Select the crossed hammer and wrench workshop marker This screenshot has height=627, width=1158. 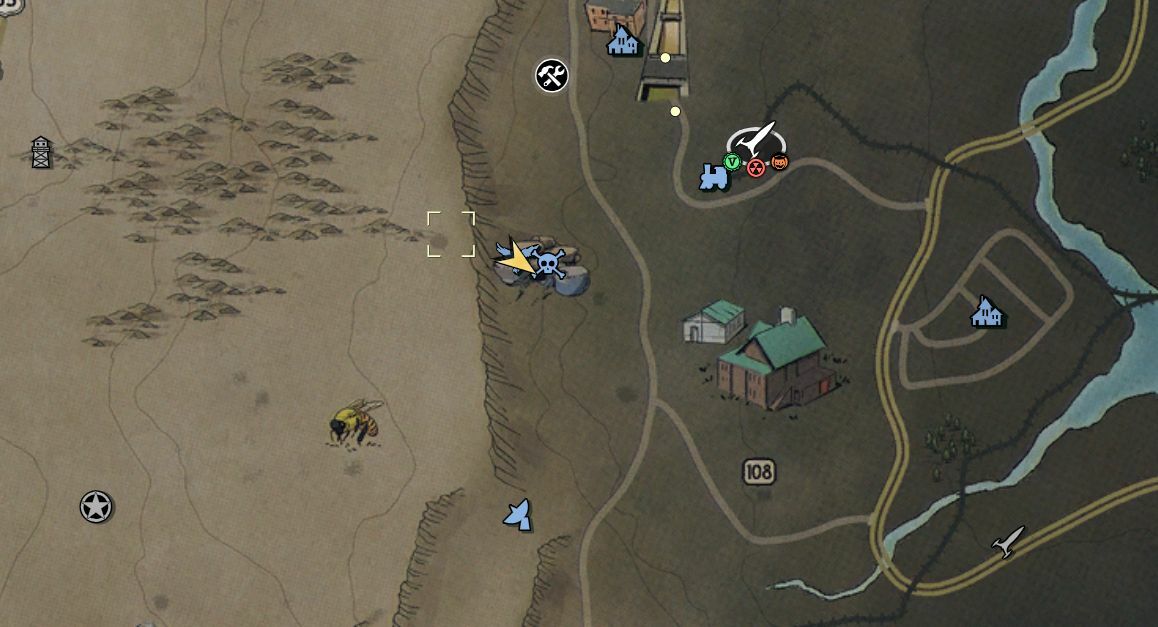pyautogui.click(x=552, y=75)
